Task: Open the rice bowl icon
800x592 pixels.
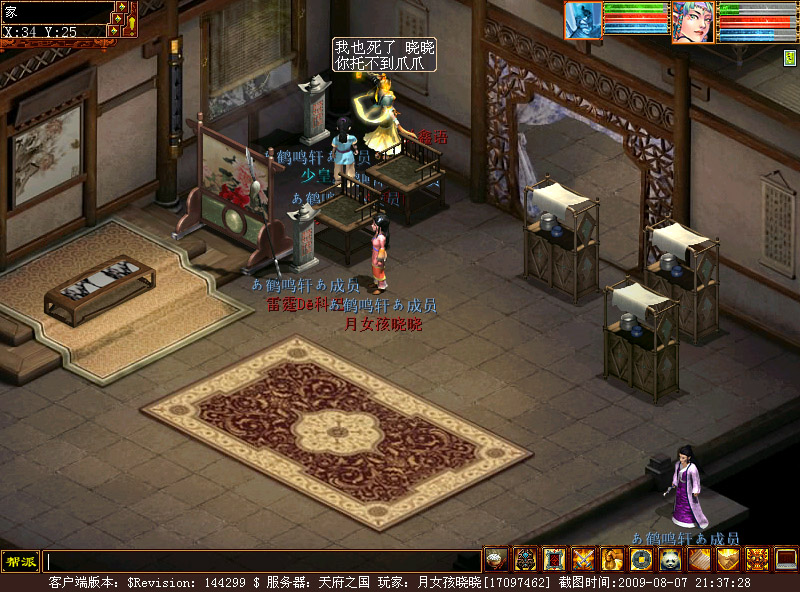Action: tap(496, 560)
